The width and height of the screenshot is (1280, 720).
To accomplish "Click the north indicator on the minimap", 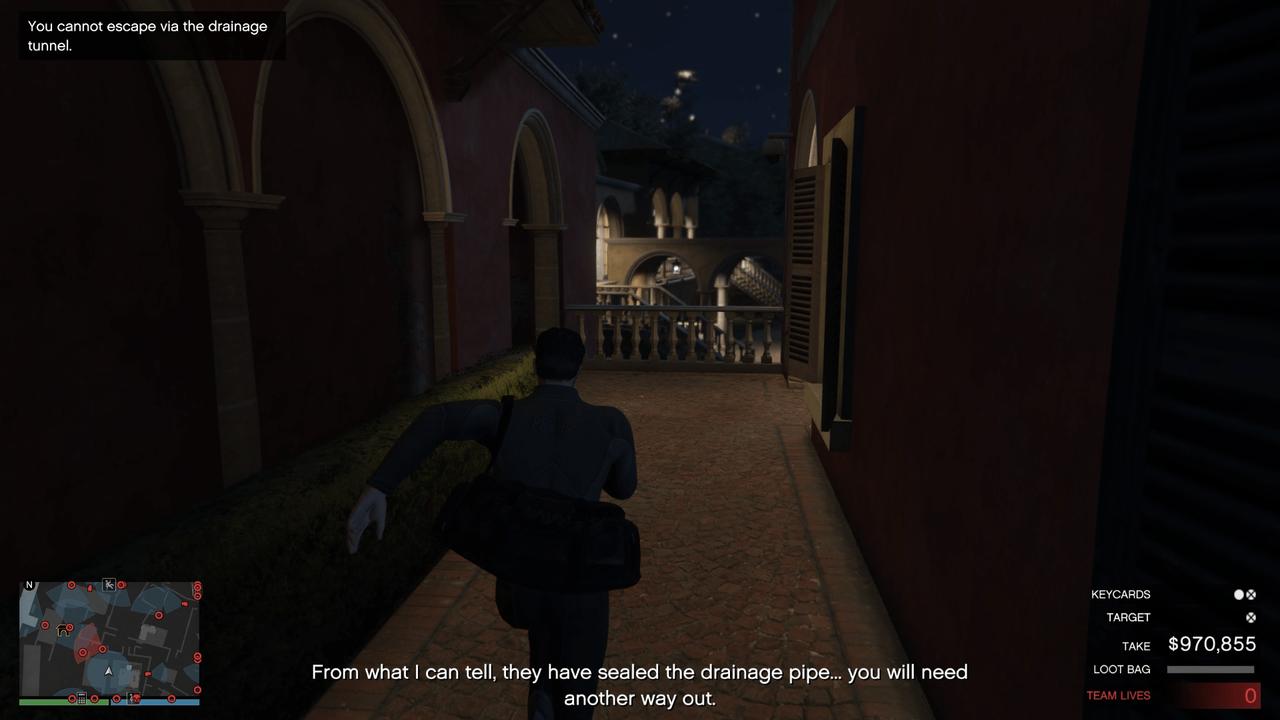I will pyautogui.click(x=29, y=584).
